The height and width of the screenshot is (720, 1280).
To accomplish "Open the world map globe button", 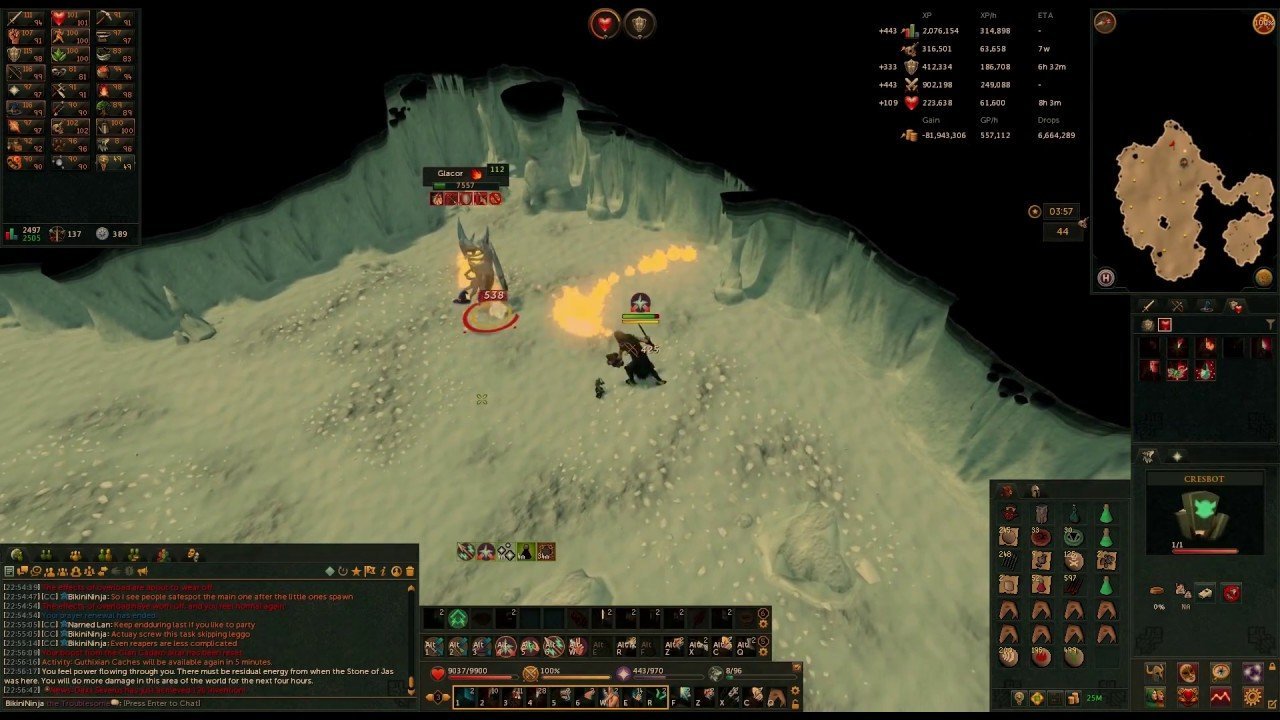I will [1265, 277].
